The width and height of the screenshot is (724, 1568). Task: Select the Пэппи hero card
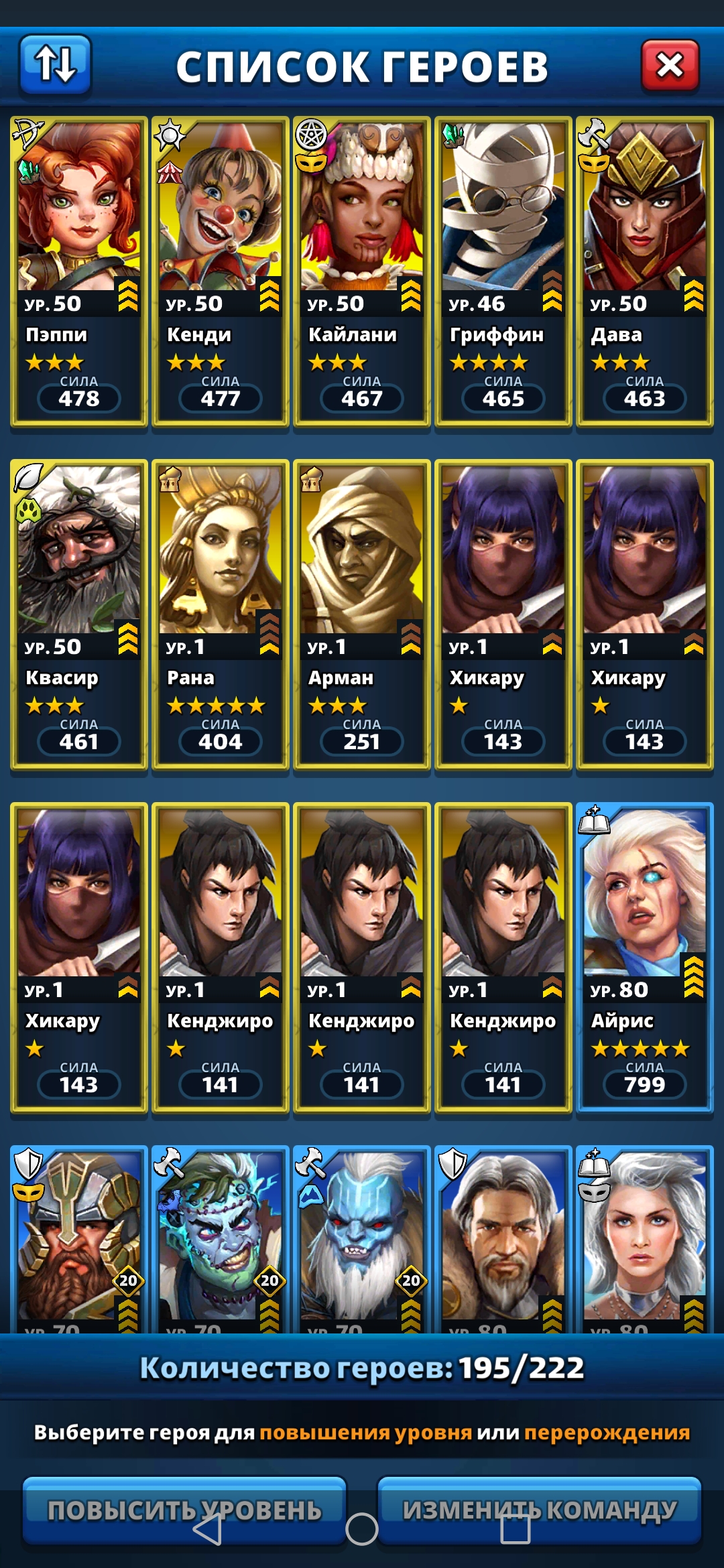(x=79, y=271)
